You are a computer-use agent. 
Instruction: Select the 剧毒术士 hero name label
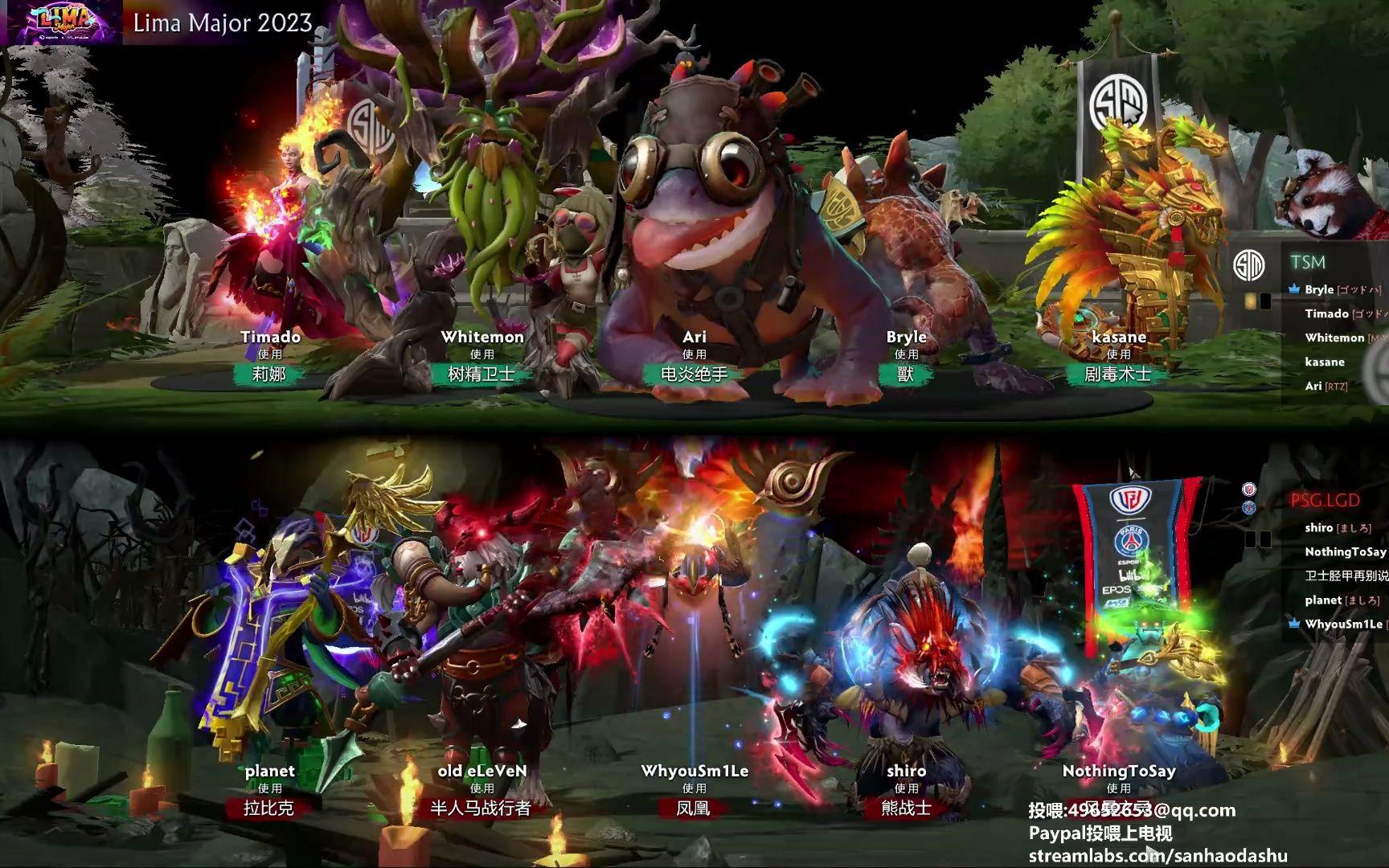tap(1118, 374)
